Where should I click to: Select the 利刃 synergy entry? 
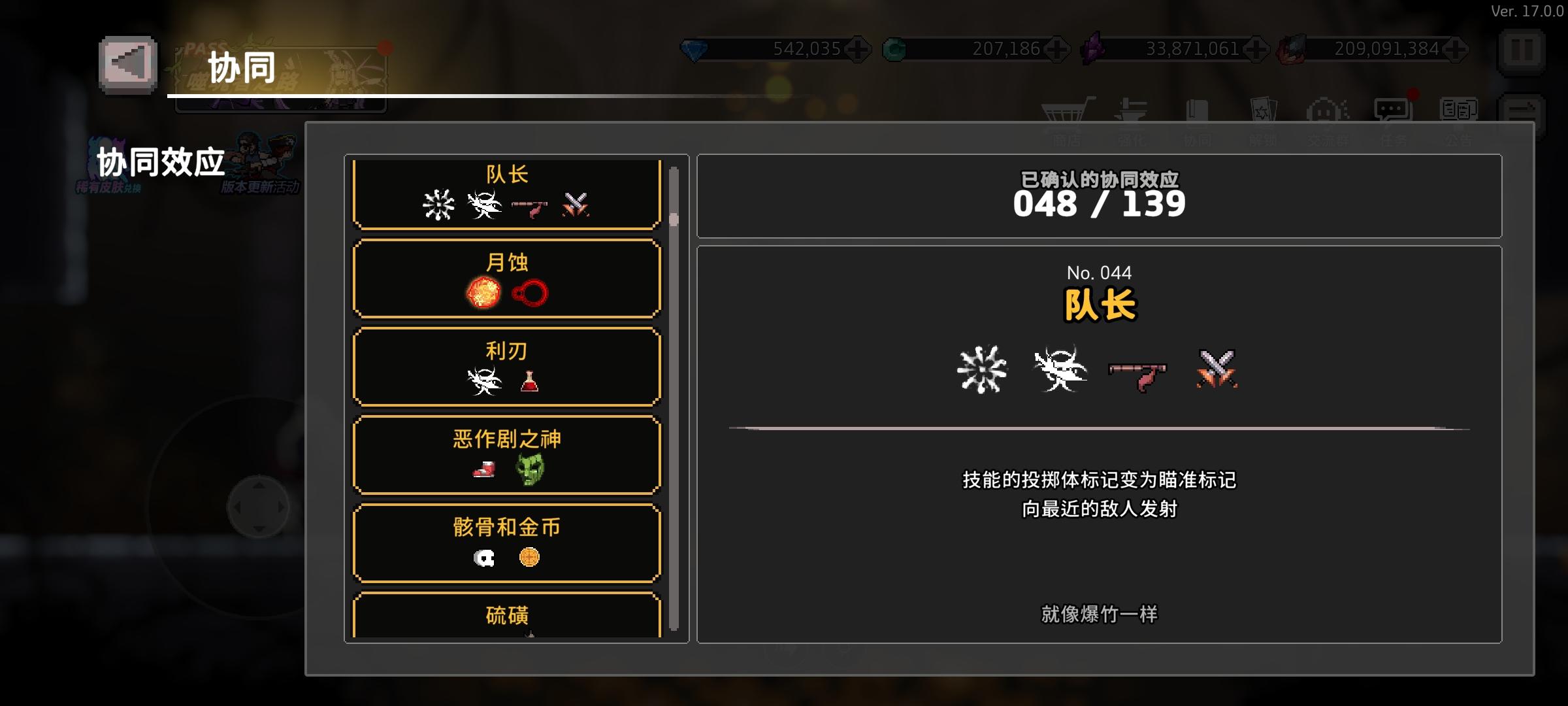pyautogui.click(x=506, y=367)
